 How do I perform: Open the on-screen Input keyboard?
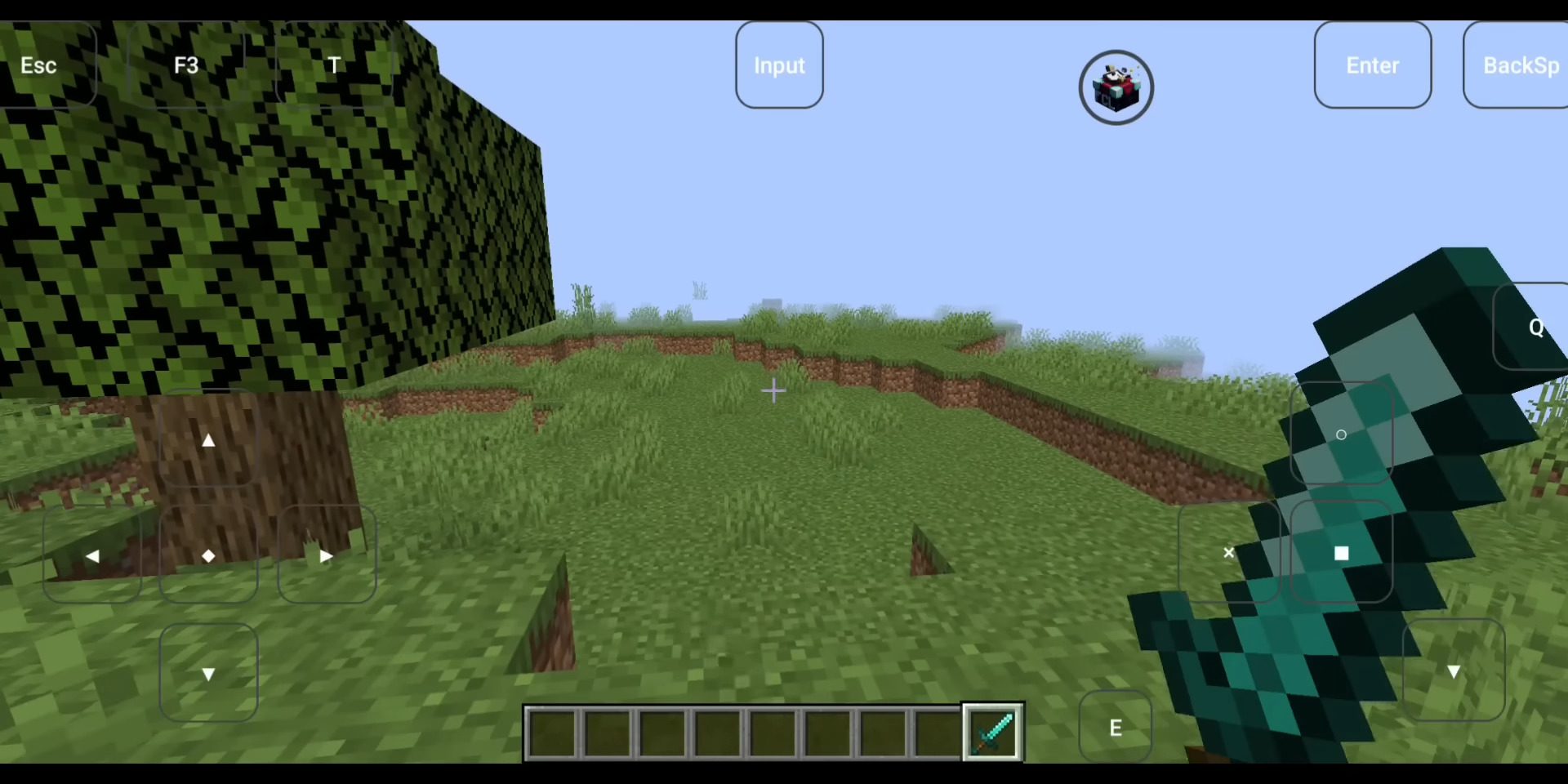click(778, 65)
